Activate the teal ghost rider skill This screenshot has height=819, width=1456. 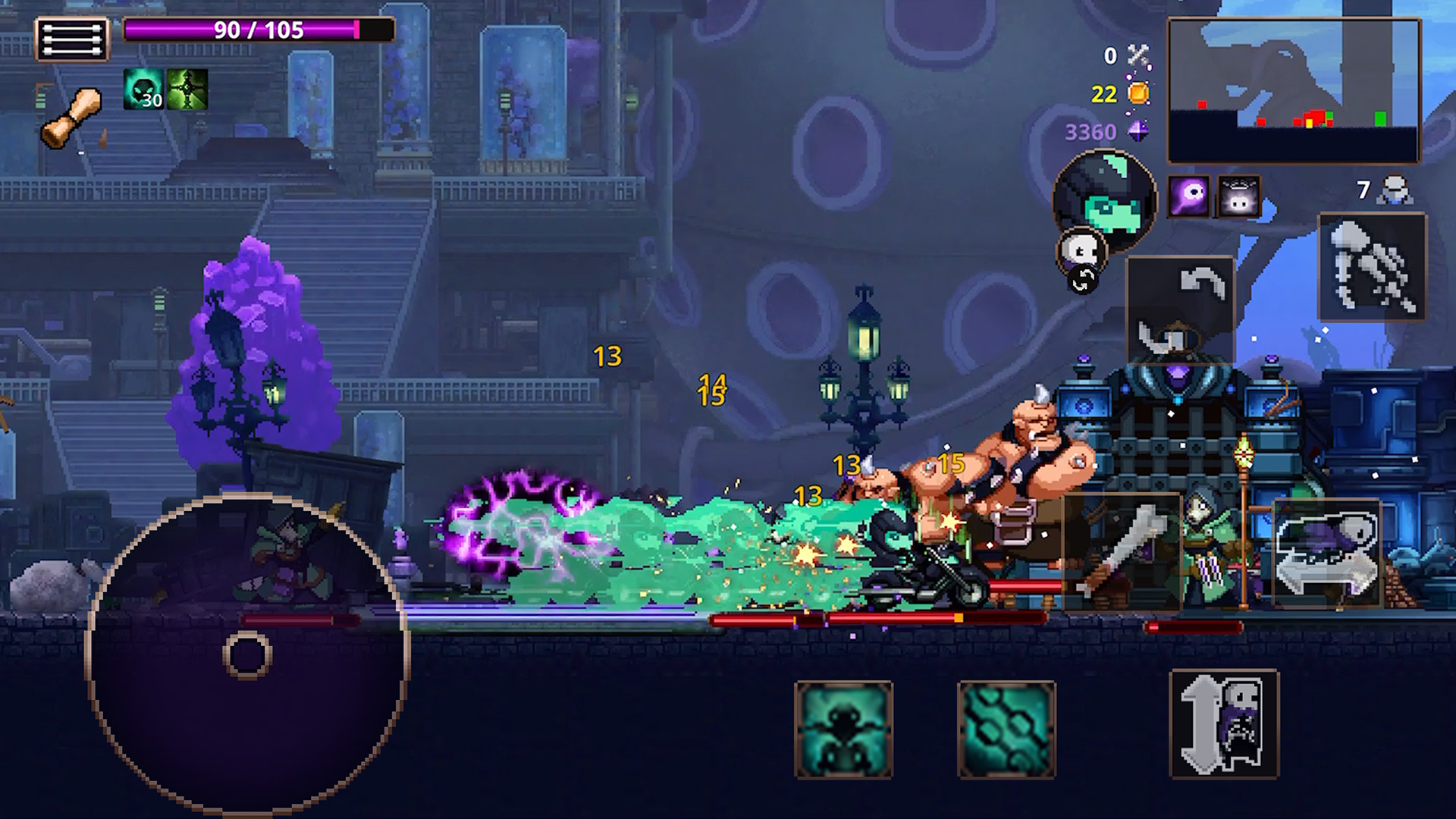(x=843, y=730)
